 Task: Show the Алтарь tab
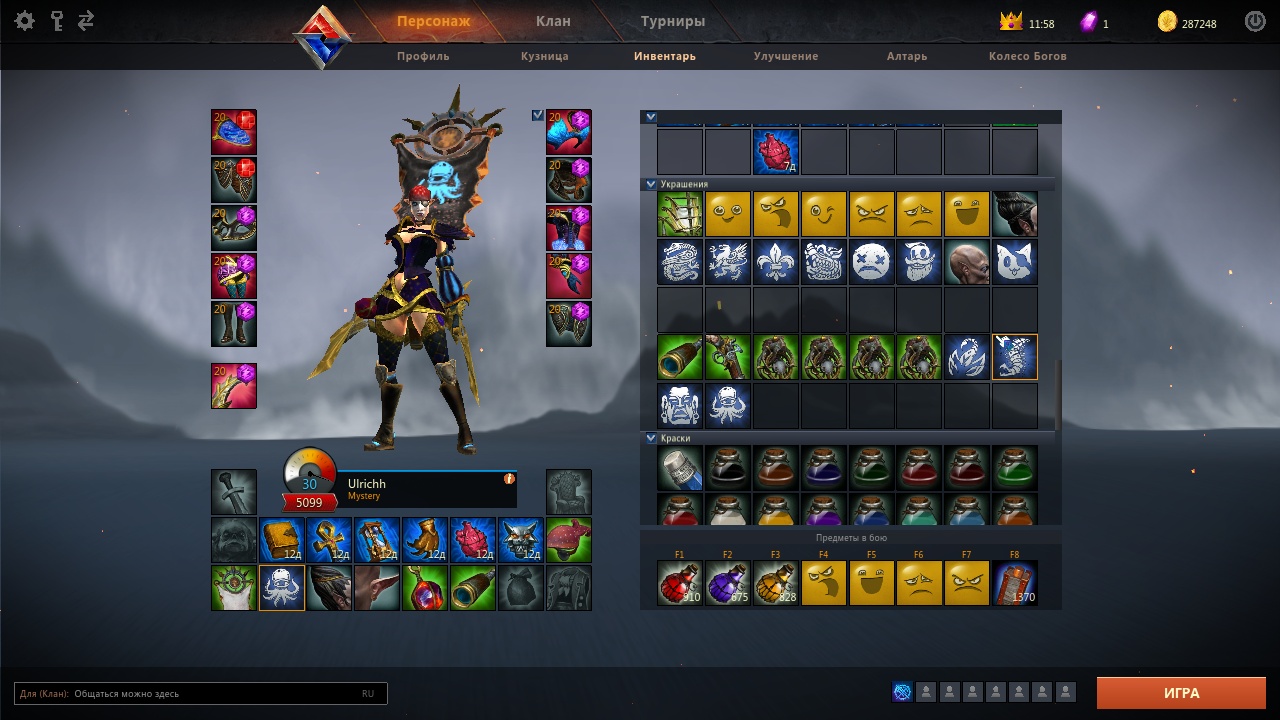pyautogui.click(x=907, y=56)
